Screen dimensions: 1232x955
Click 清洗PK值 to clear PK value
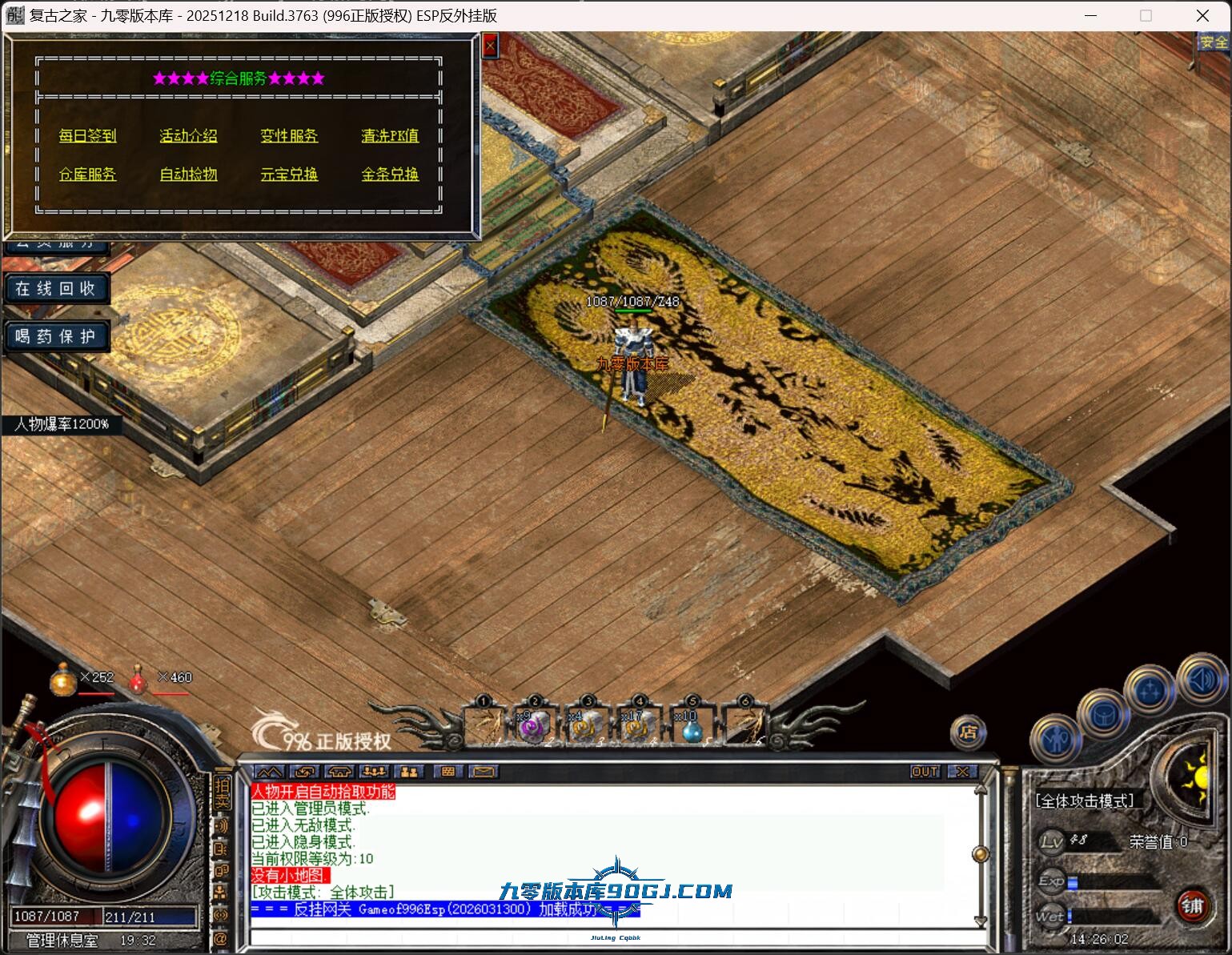point(390,136)
